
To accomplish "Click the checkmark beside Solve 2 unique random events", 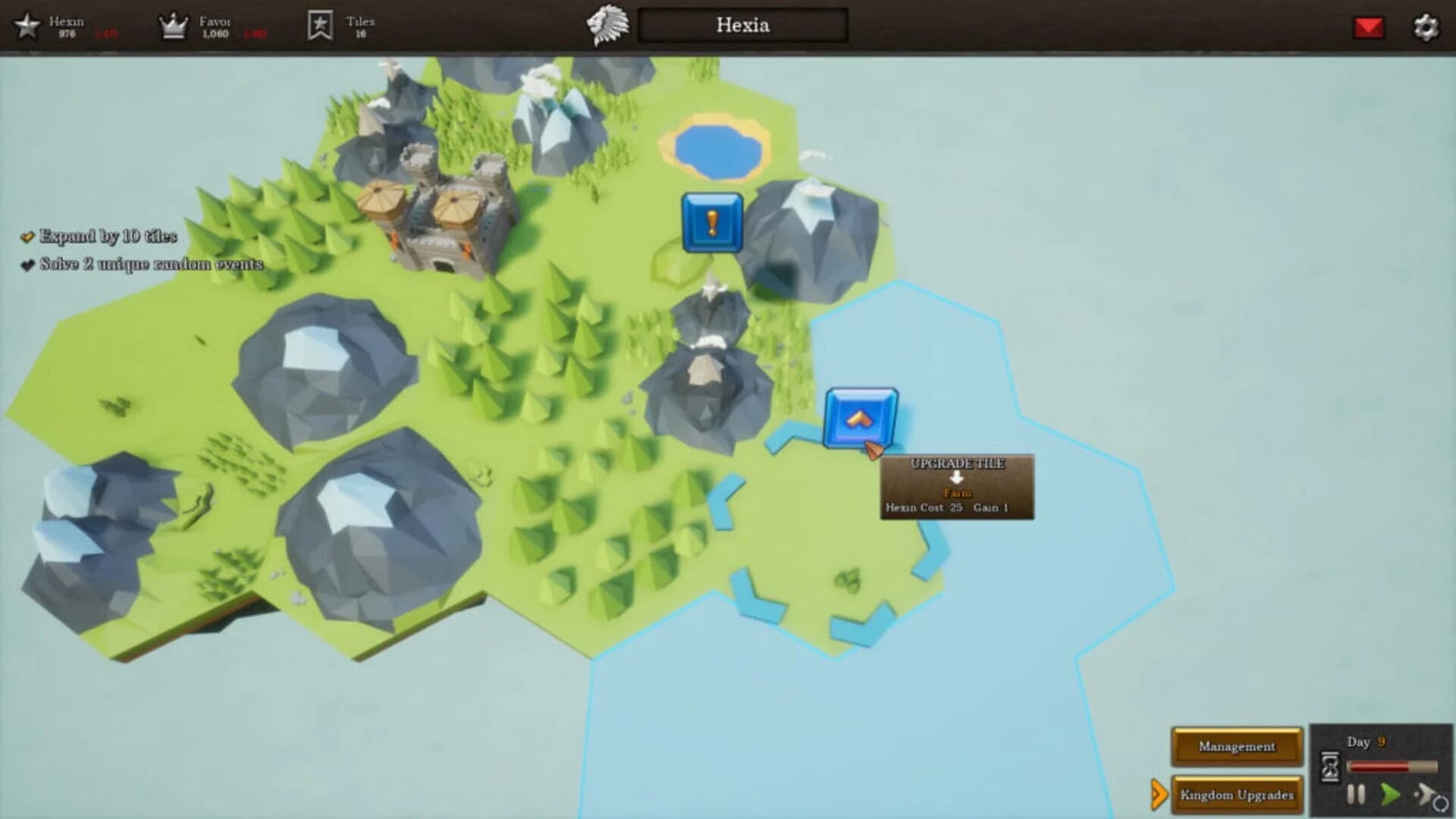I will [28, 265].
